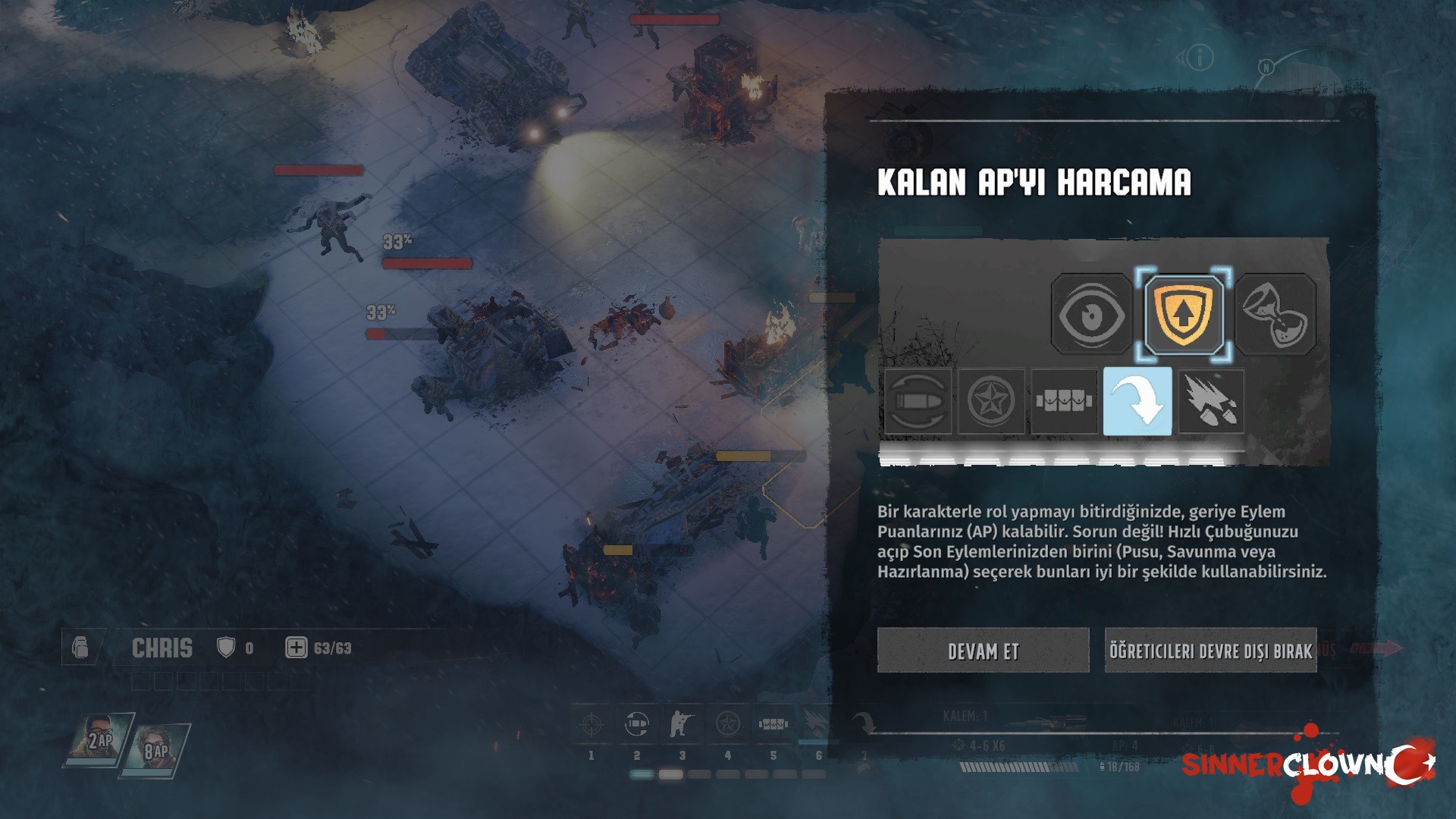Activate the crosshair aim ability in hotbar
The width and height of the screenshot is (1456, 819).
coord(591,725)
